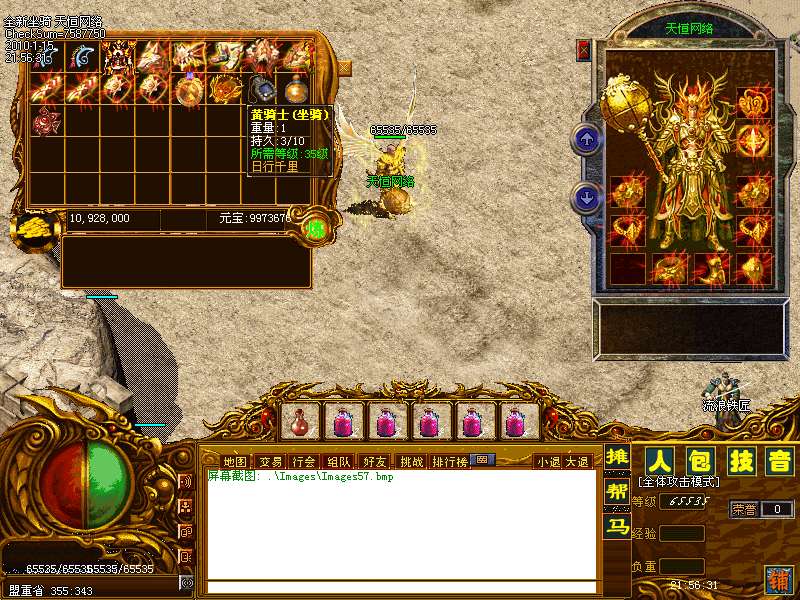
Task: Open the 交易 trade tab
Action: click(270, 462)
